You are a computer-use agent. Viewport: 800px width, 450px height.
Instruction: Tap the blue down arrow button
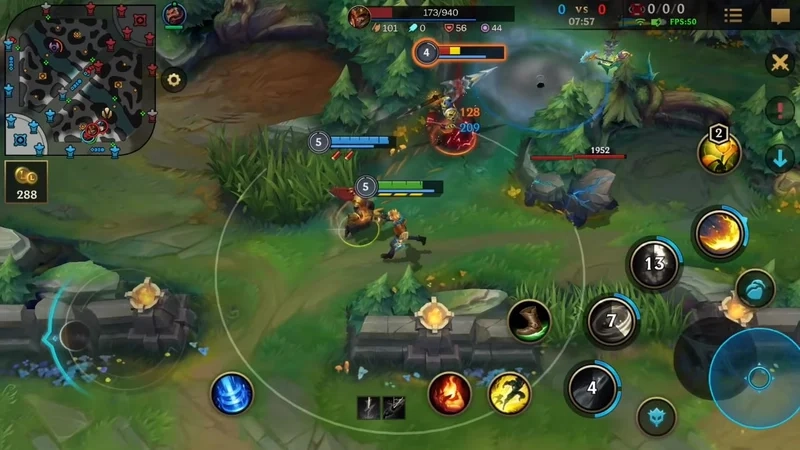779,157
